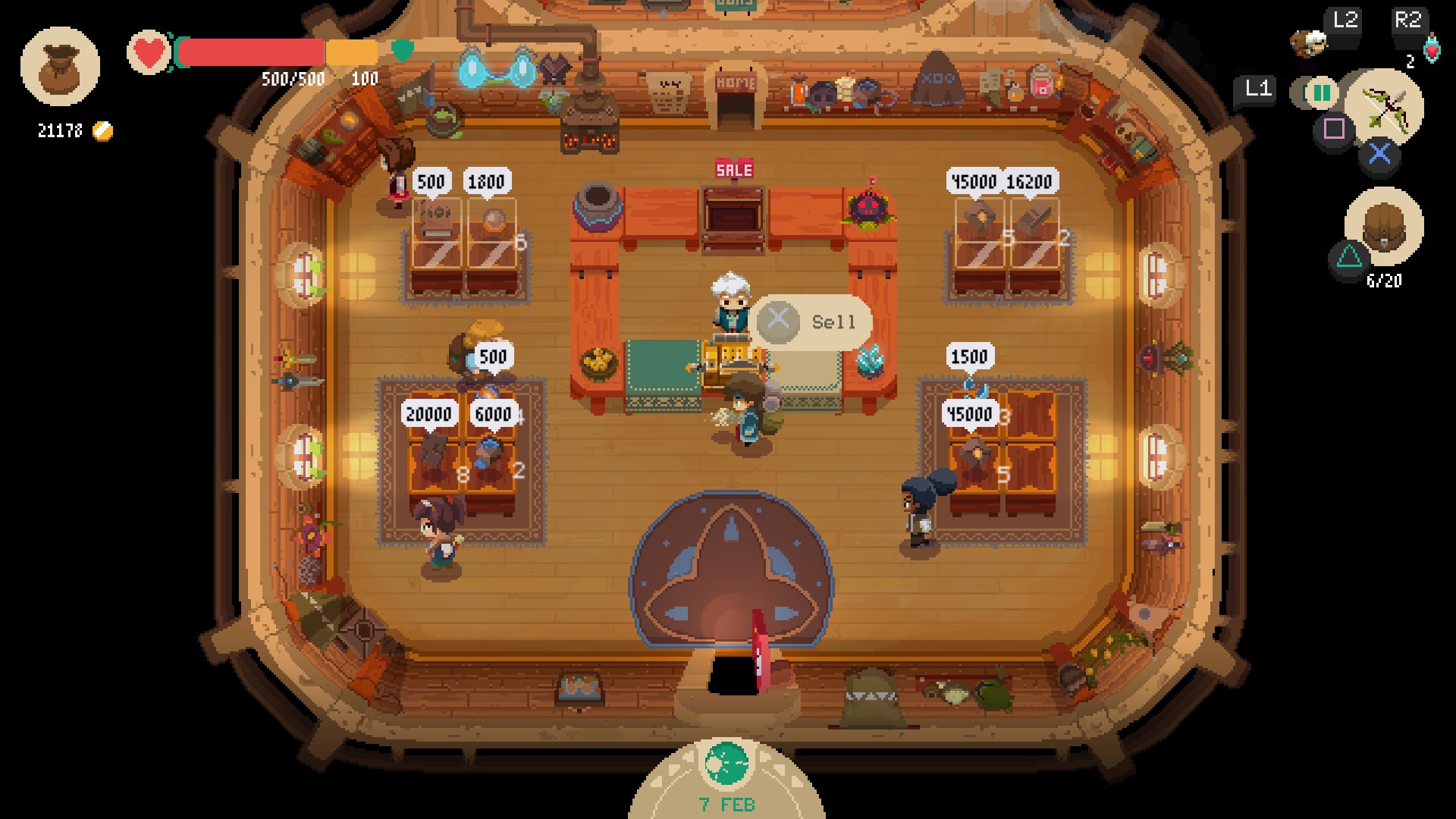1456x819 pixels.
Task: Click the gold coin icon beside 21178
Action: (x=102, y=130)
